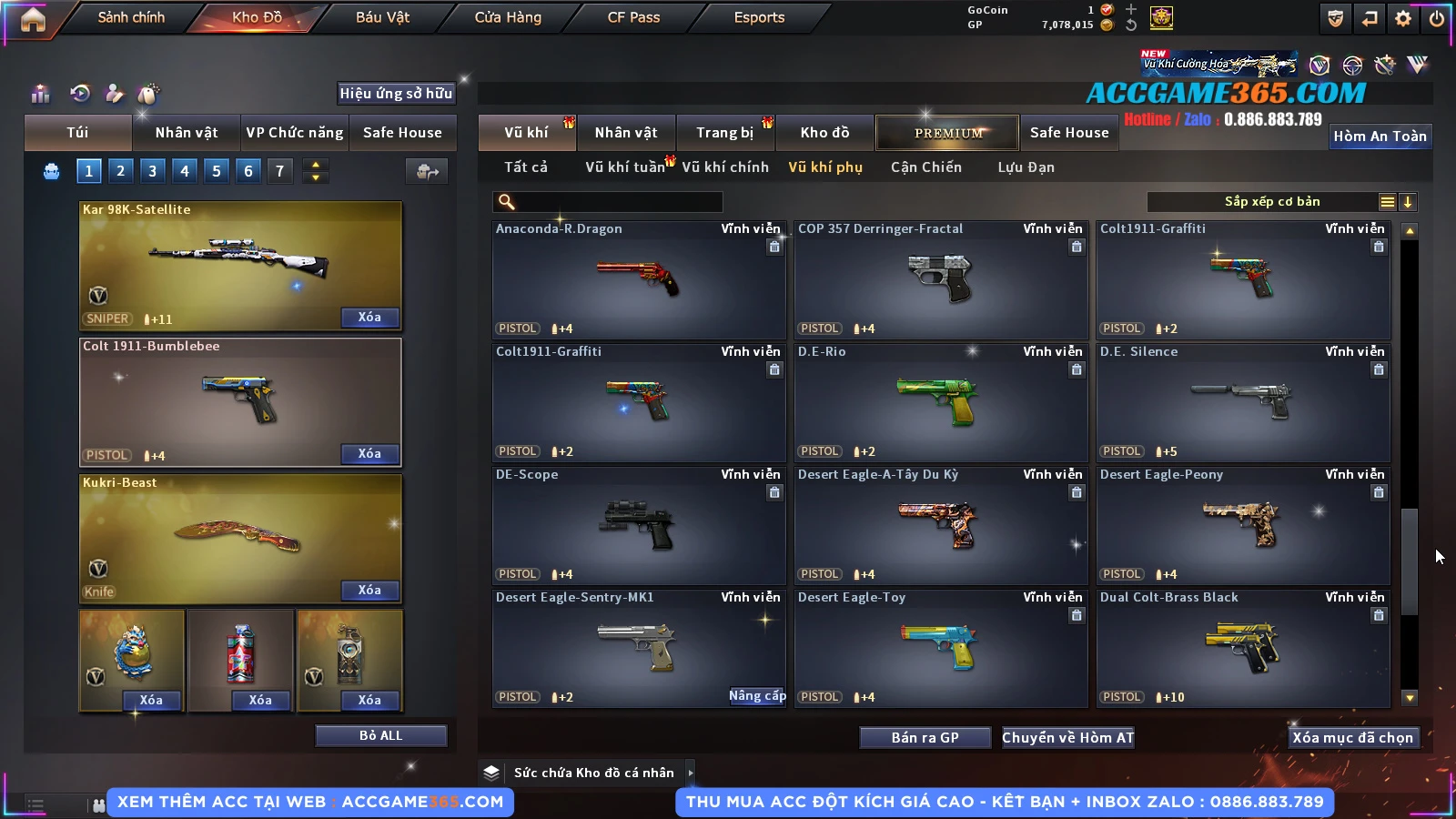
Task: Open the settings gear icon
Action: (1403, 18)
